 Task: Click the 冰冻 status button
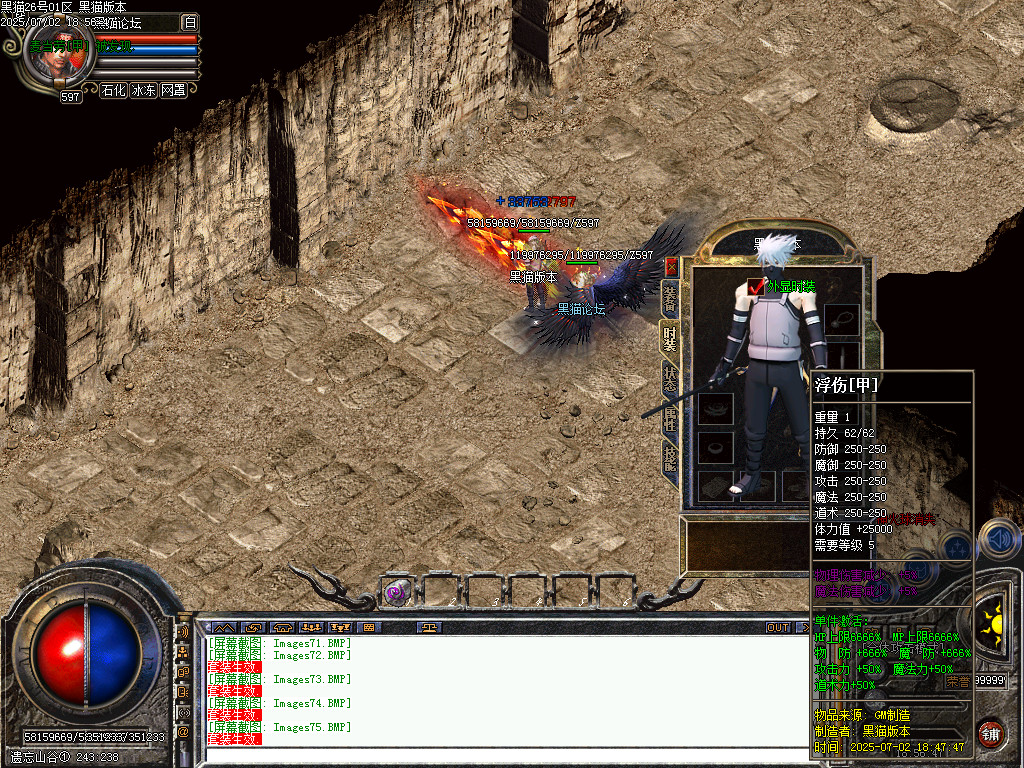pos(144,90)
